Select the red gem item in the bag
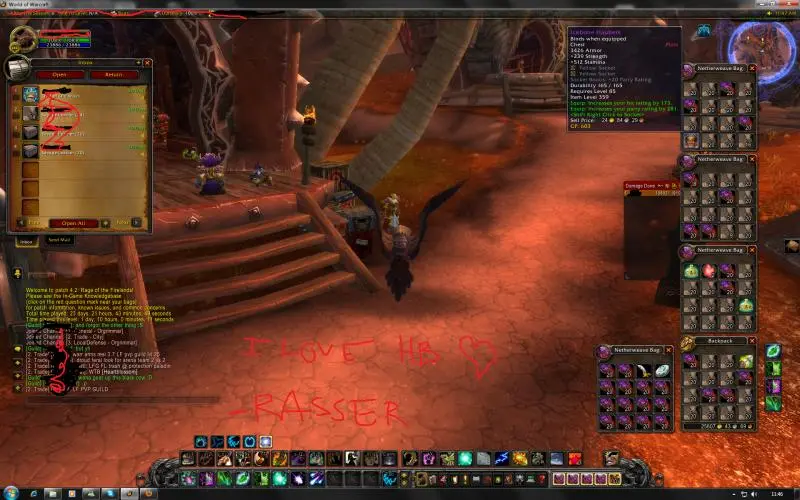The width and height of the screenshot is (800, 500). [x=711, y=270]
